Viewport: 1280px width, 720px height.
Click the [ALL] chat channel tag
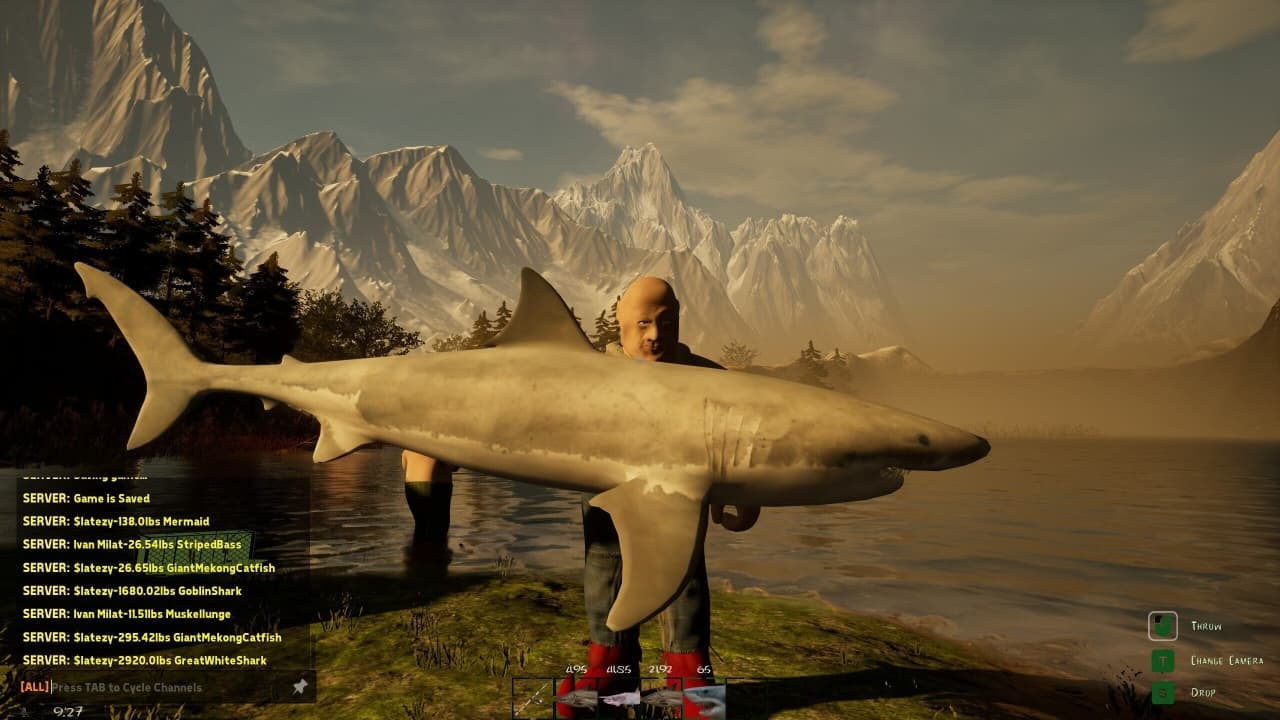34,688
